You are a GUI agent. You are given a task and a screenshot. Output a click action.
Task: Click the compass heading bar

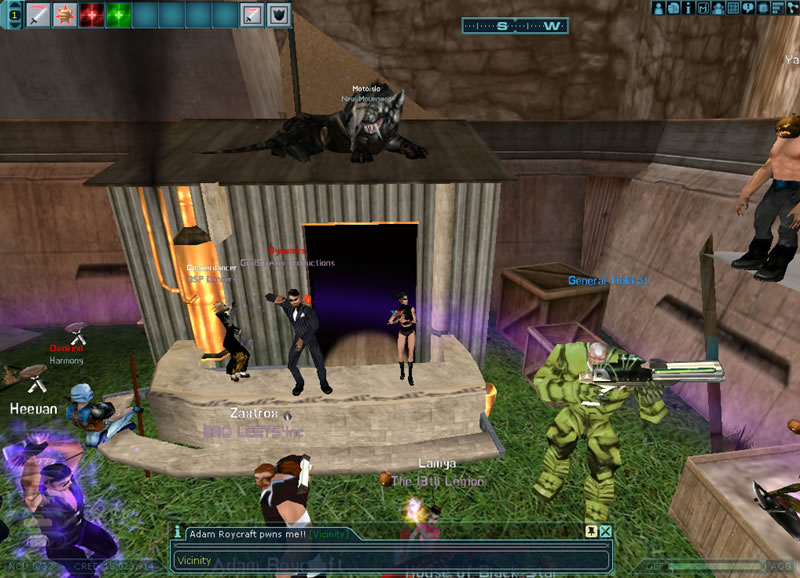click(x=514, y=26)
